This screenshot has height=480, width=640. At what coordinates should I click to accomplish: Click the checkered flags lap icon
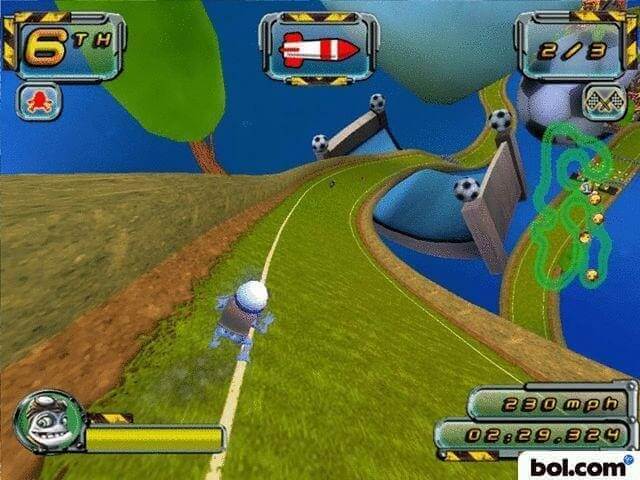click(x=603, y=102)
